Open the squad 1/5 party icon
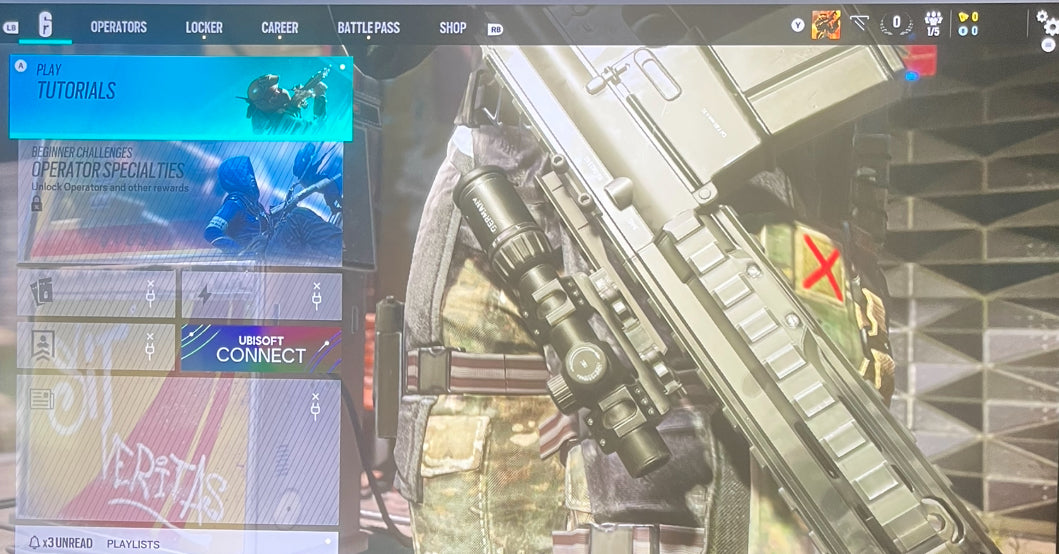1059x554 pixels. click(933, 24)
